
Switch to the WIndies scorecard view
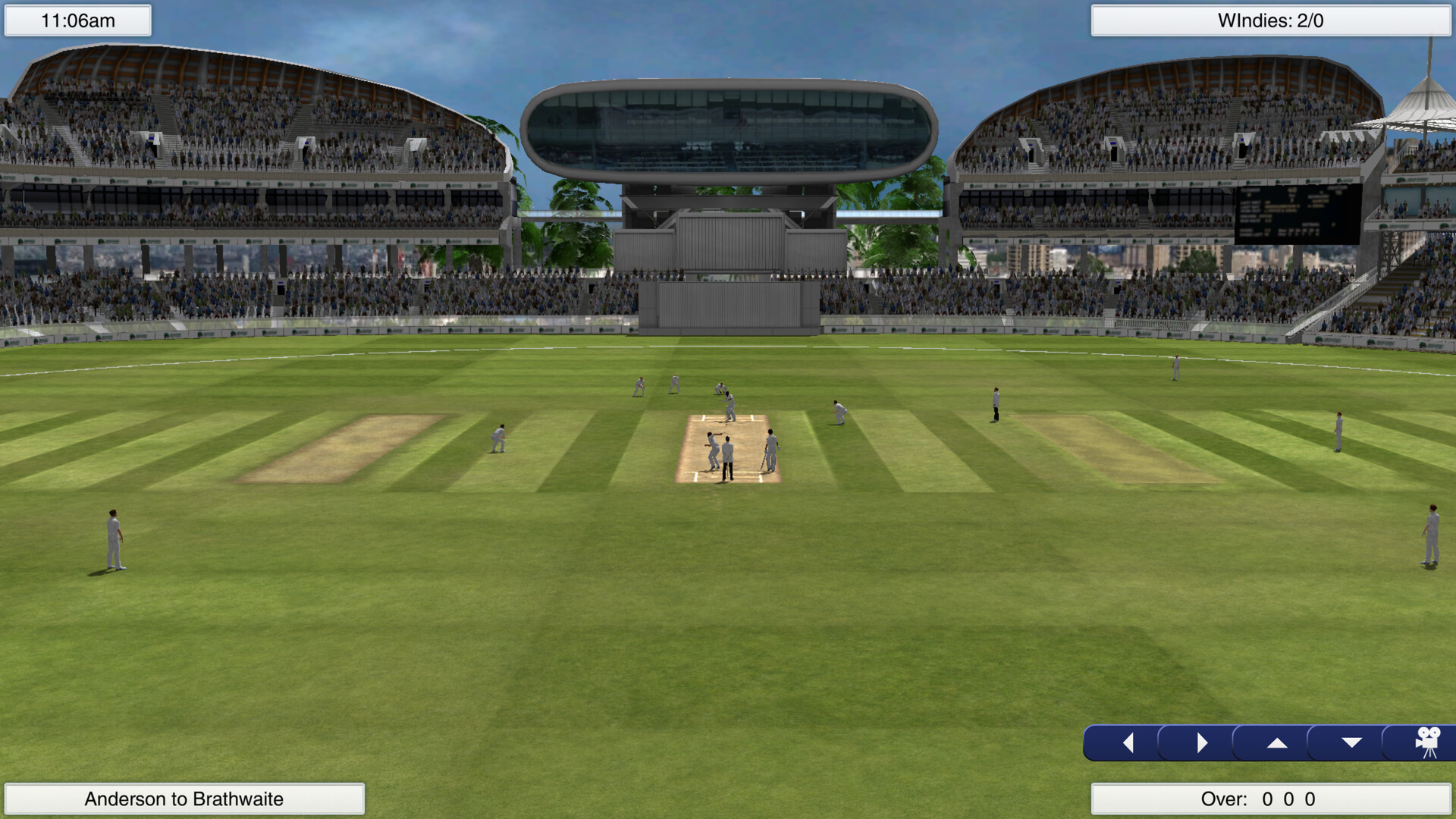click(1272, 20)
